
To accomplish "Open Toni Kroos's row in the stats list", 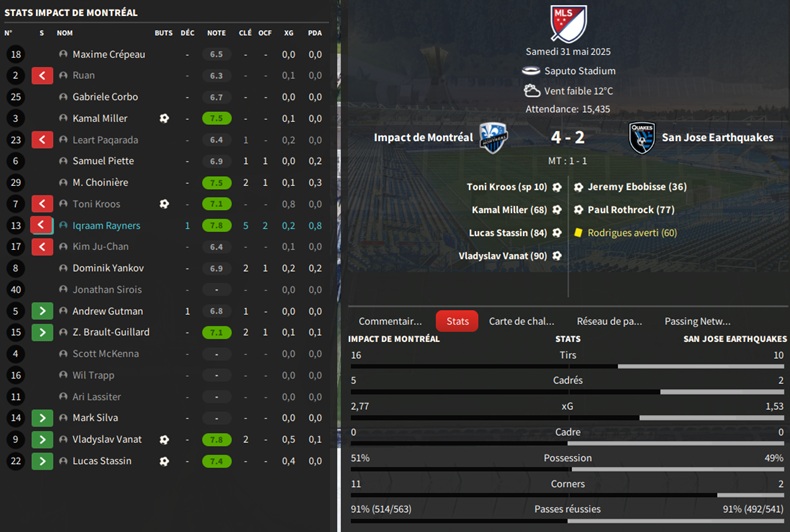I will [96, 204].
